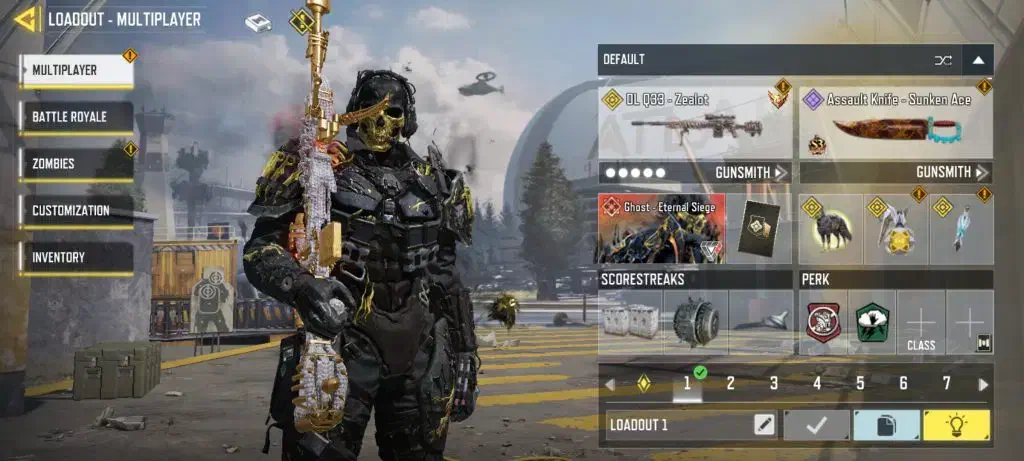Copy loadout using the blue copy button
The image size is (1024, 461).
[885, 425]
